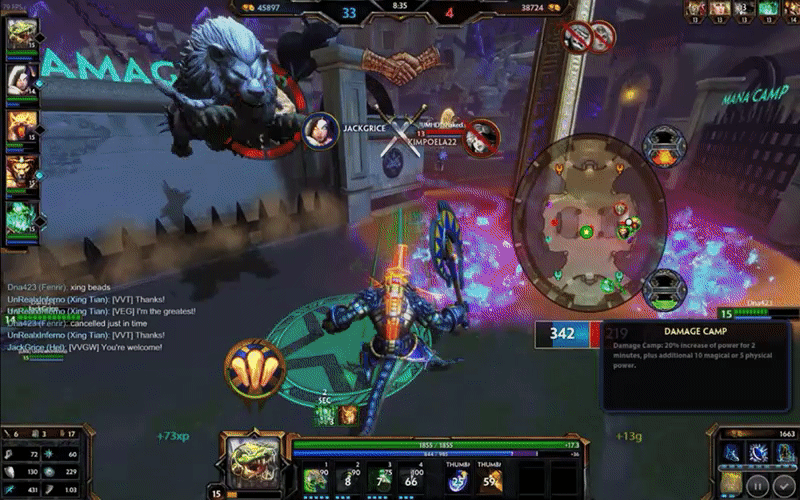The width and height of the screenshot is (800, 500).
Task: Activate ability slot 1 with the green creature
Action: 315,479
